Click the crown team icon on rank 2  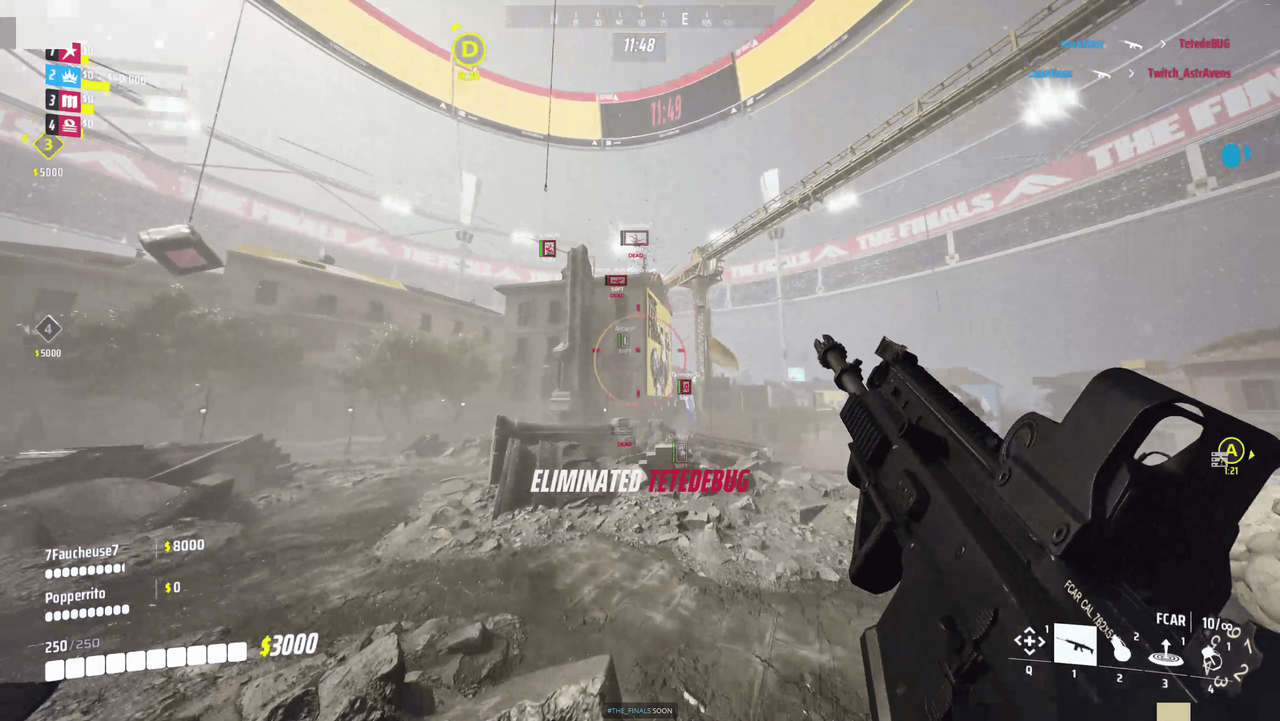pos(70,75)
